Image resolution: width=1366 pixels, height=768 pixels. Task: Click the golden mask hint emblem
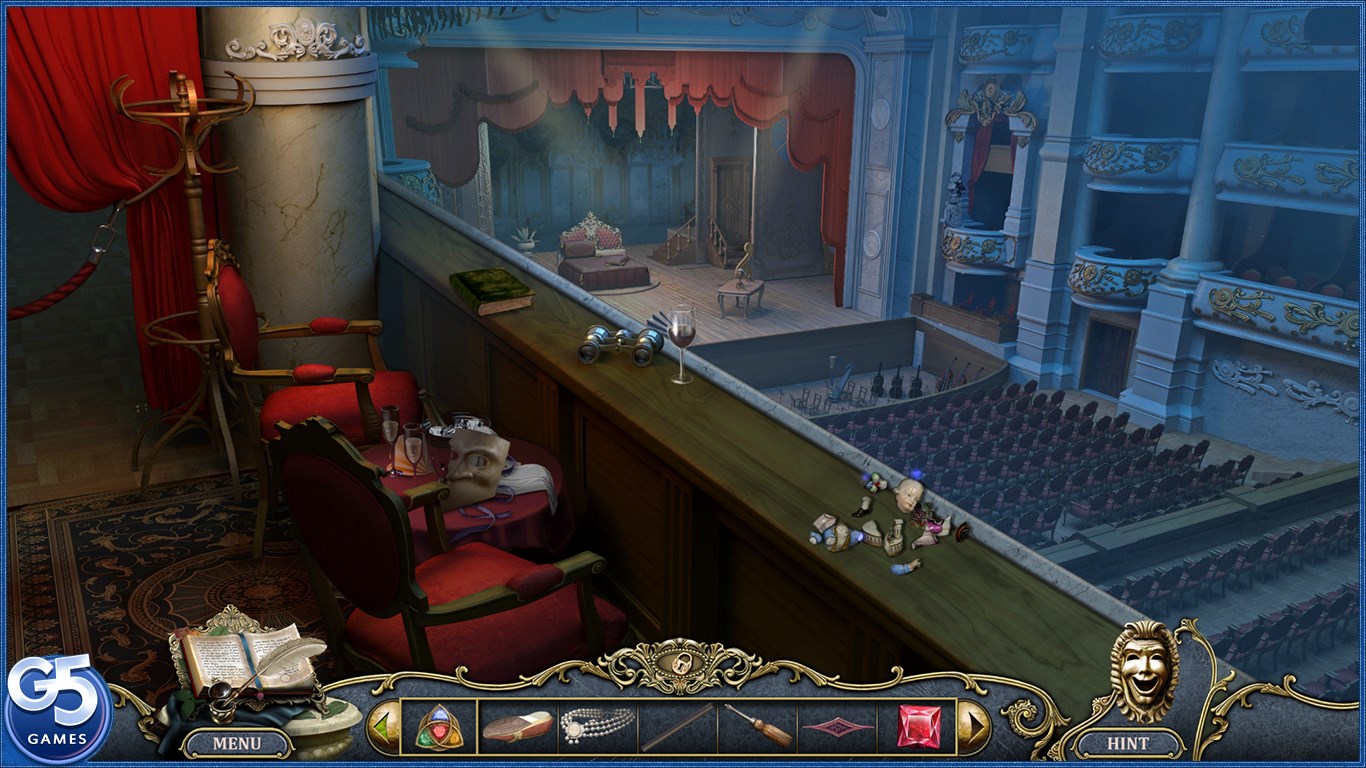[1144, 670]
